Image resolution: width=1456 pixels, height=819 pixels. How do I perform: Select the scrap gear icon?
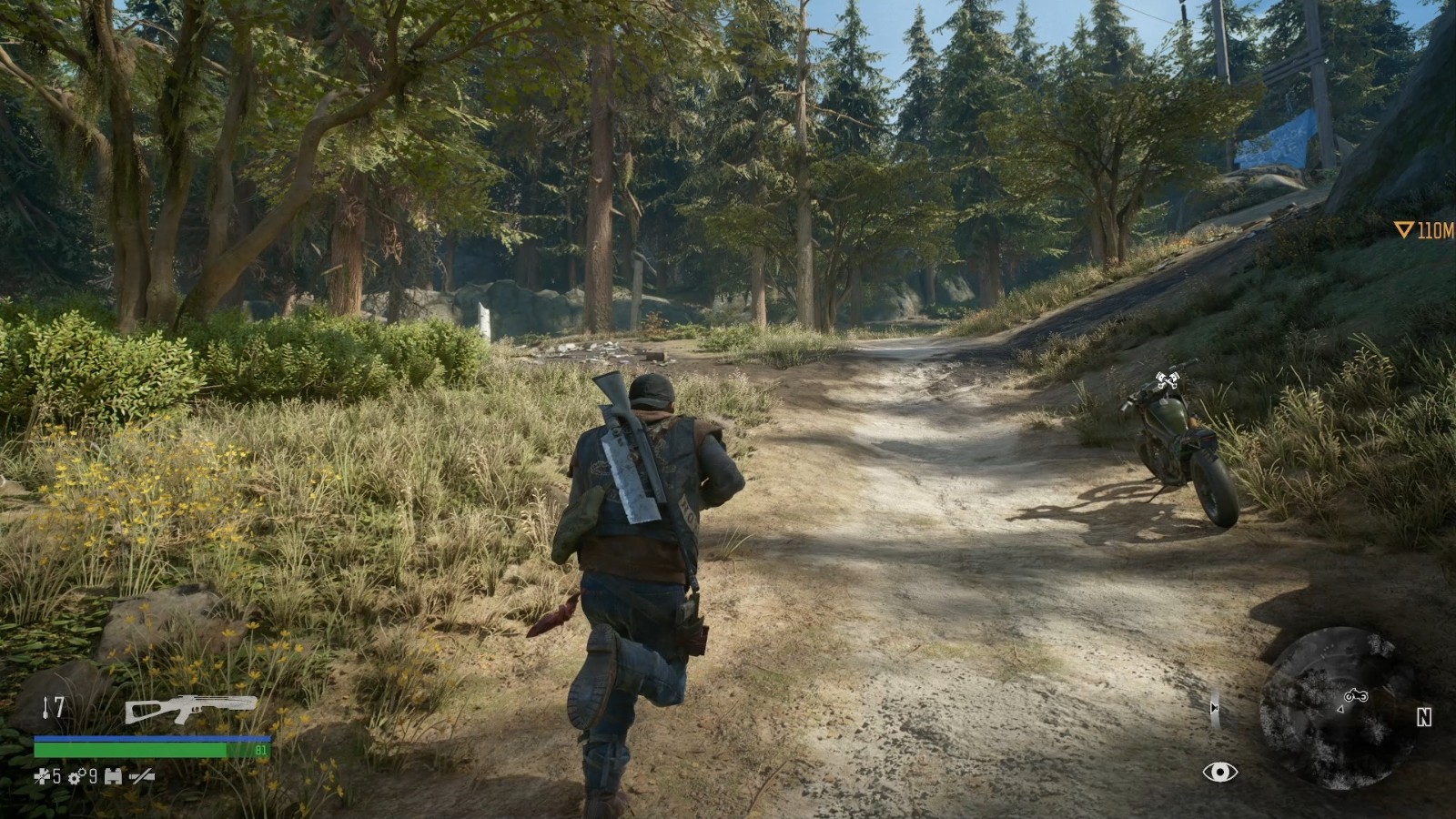click(x=77, y=776)
